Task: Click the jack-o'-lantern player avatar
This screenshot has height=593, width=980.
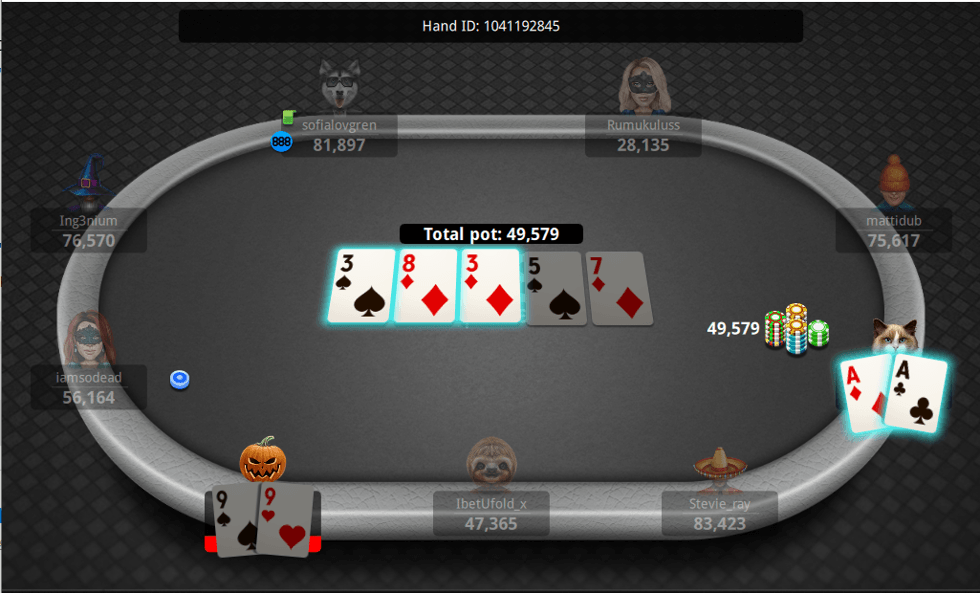Action: pos(263,459)
